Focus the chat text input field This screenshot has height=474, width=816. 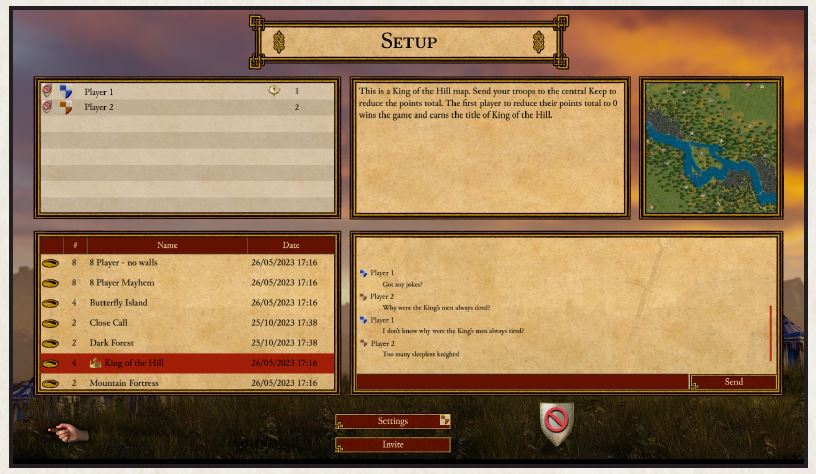(522, 382)
